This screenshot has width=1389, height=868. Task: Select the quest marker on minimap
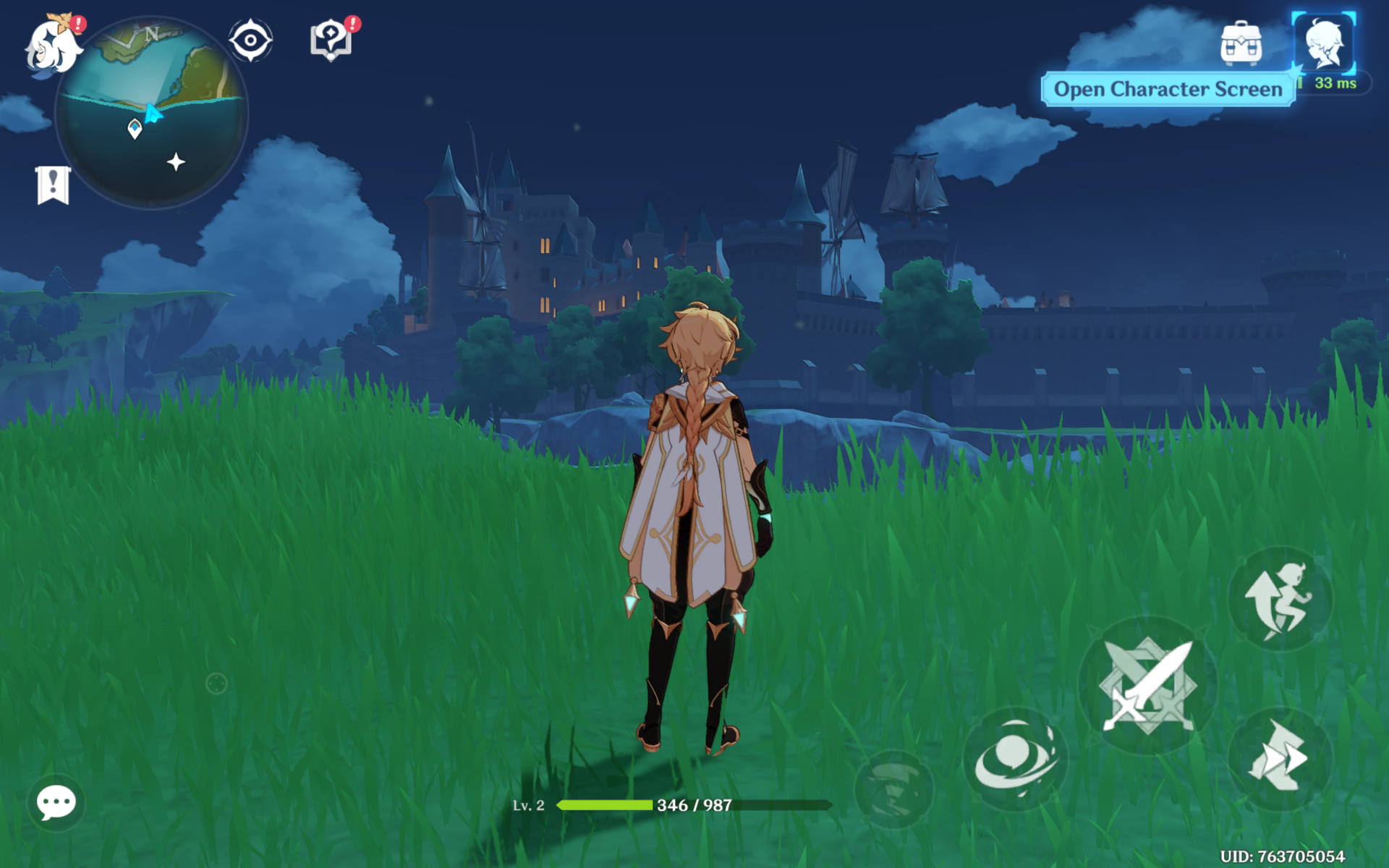click(135, 129)
